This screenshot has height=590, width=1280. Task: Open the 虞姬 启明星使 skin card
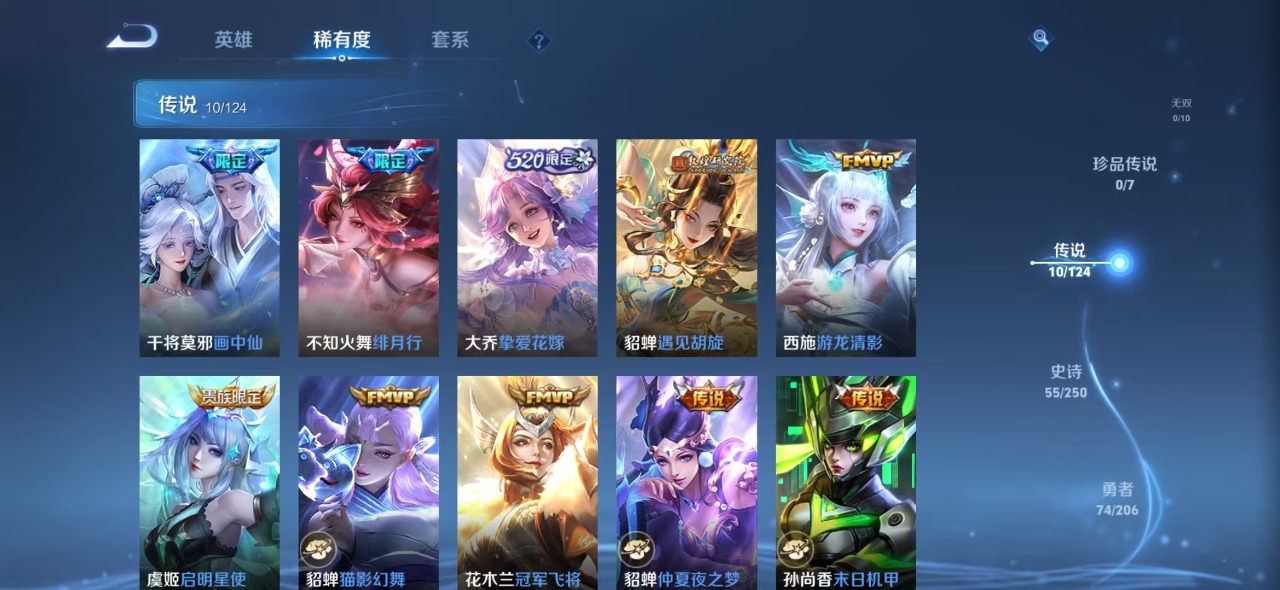pos(209,480)
